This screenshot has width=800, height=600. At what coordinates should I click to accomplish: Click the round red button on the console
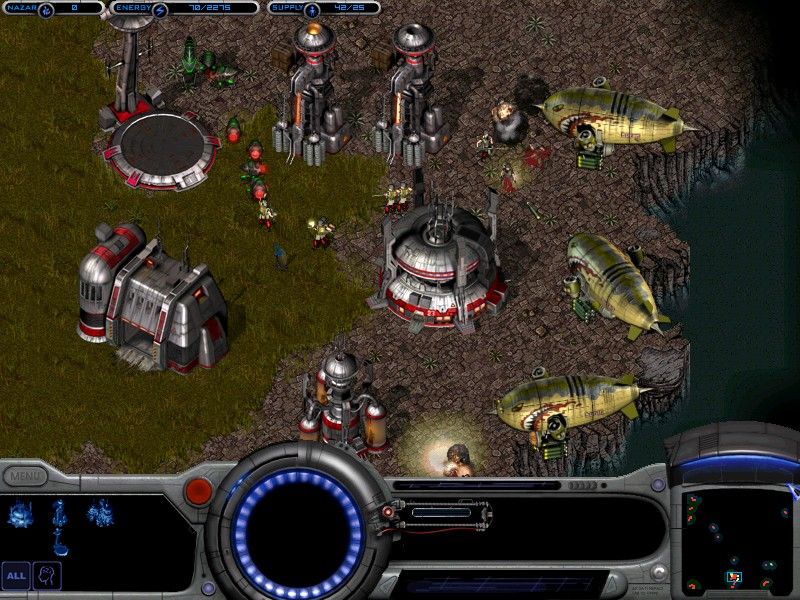click(x=199, y=490)
